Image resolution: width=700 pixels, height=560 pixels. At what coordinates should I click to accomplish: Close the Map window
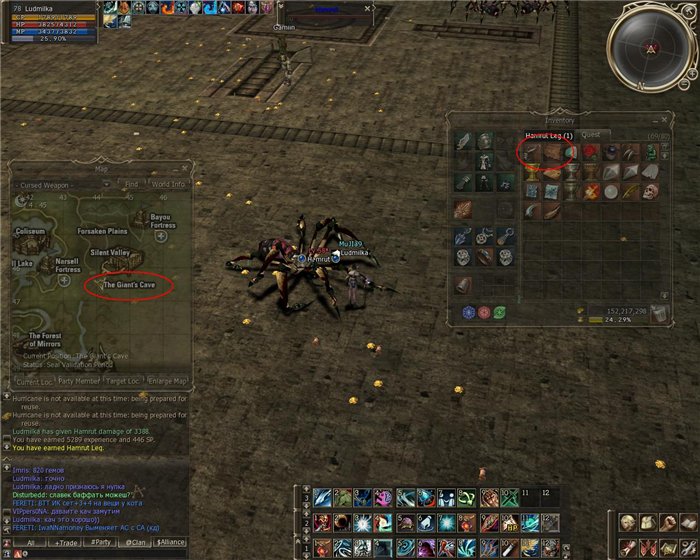coord(184,169)
